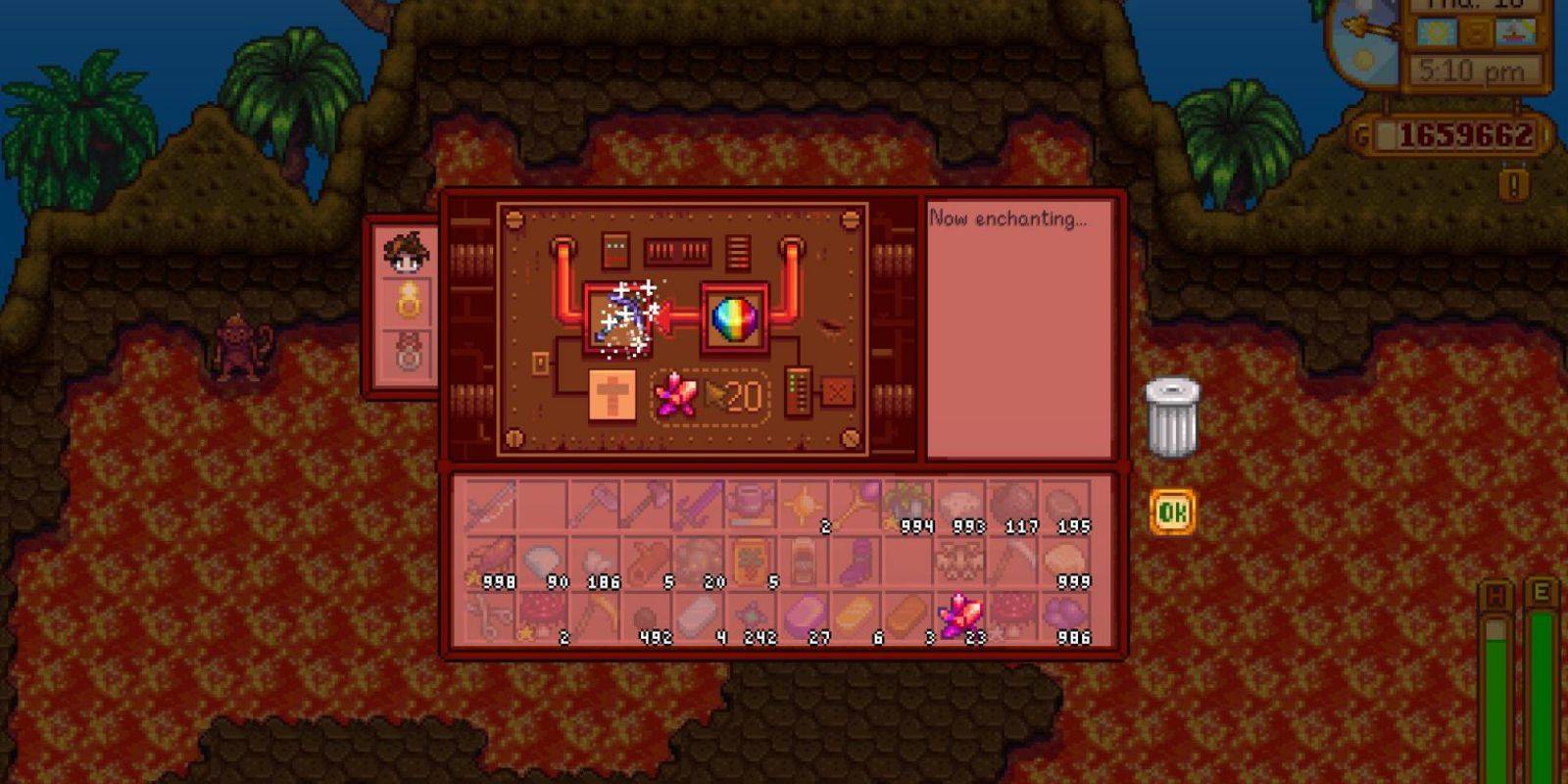Click the lower ring equipment slot
The image size is (1568, 784).
408,353
